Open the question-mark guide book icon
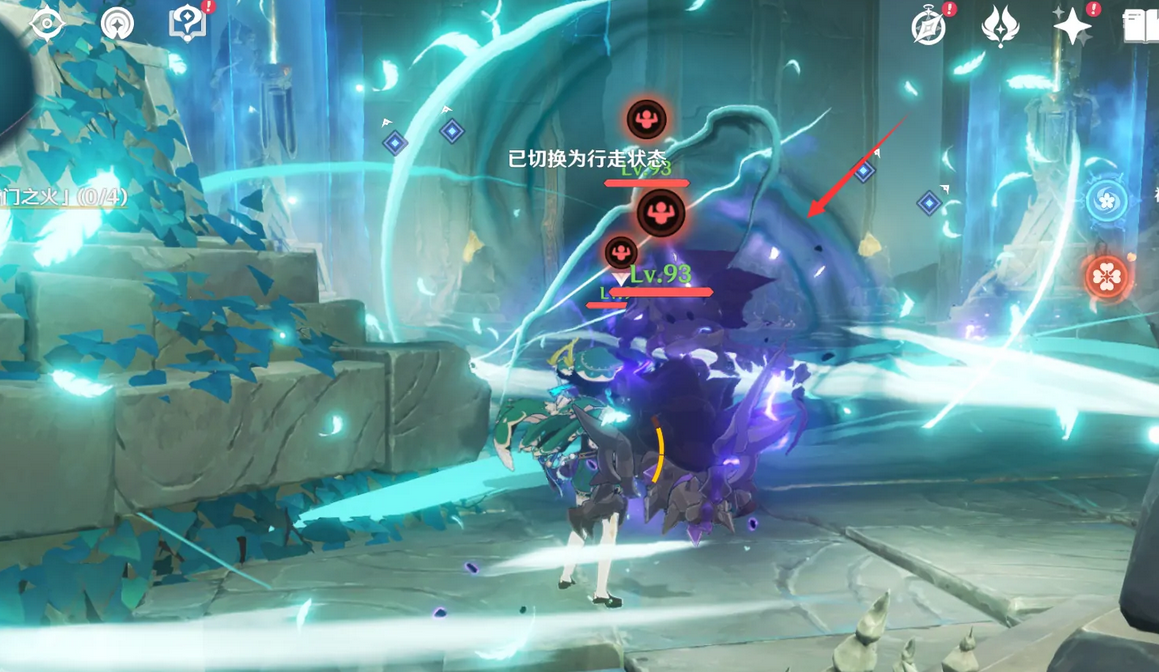 (x=187, y=22)
